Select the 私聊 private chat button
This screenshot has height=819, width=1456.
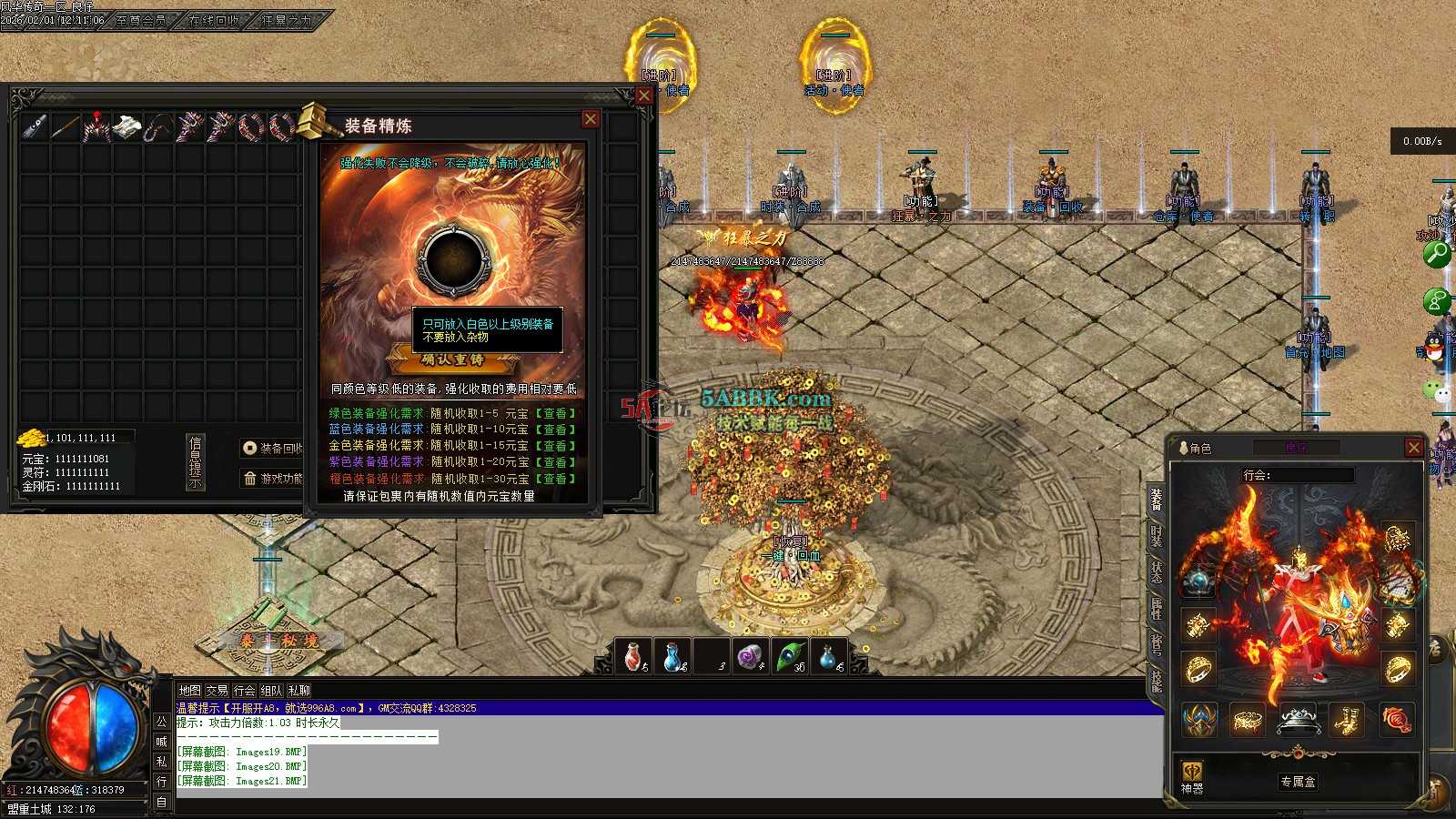coord(298,691)
